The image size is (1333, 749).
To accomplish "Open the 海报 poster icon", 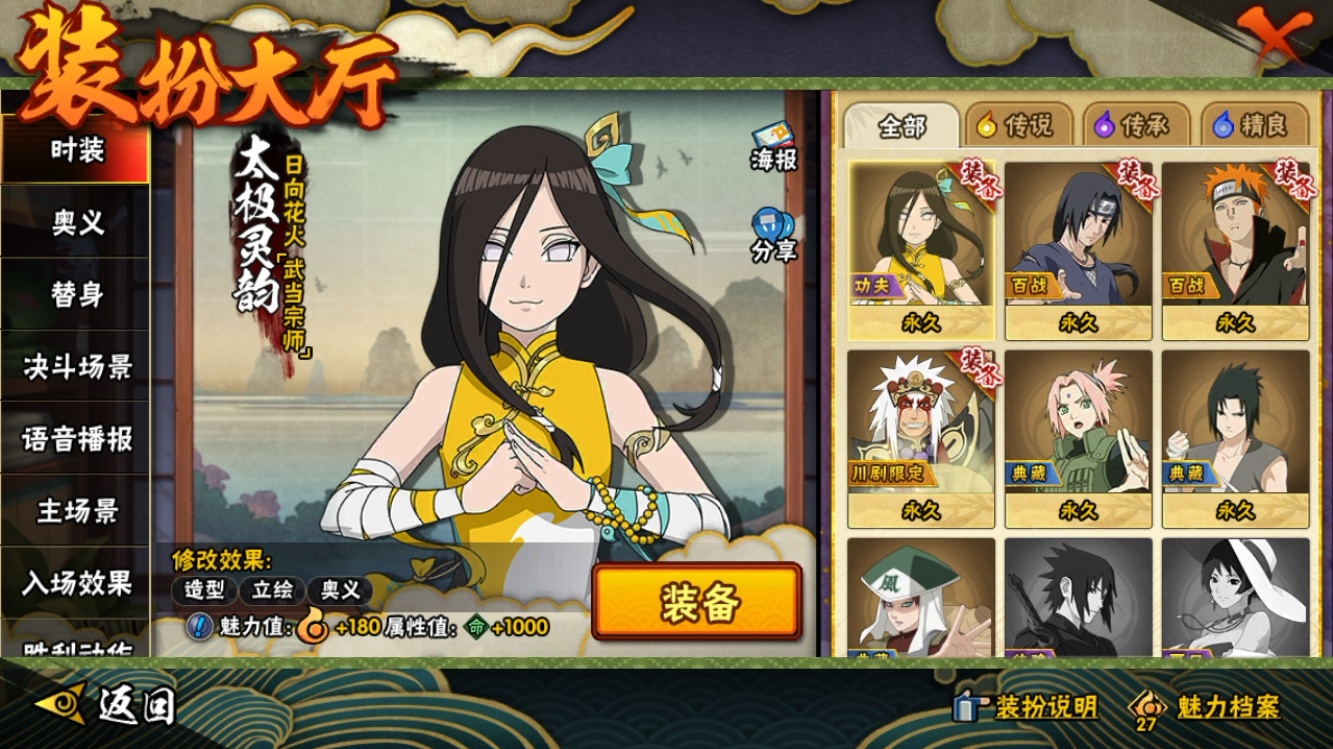I will [773, 146].
